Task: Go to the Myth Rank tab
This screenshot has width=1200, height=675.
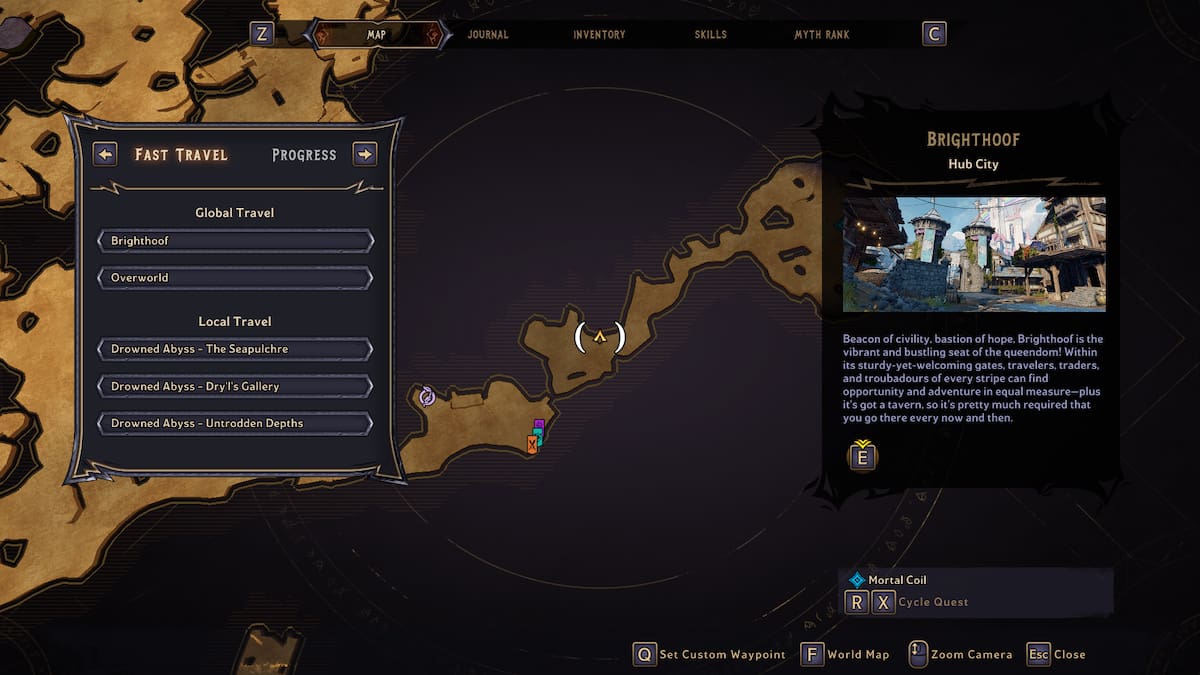Action: [x=822, y=35]
